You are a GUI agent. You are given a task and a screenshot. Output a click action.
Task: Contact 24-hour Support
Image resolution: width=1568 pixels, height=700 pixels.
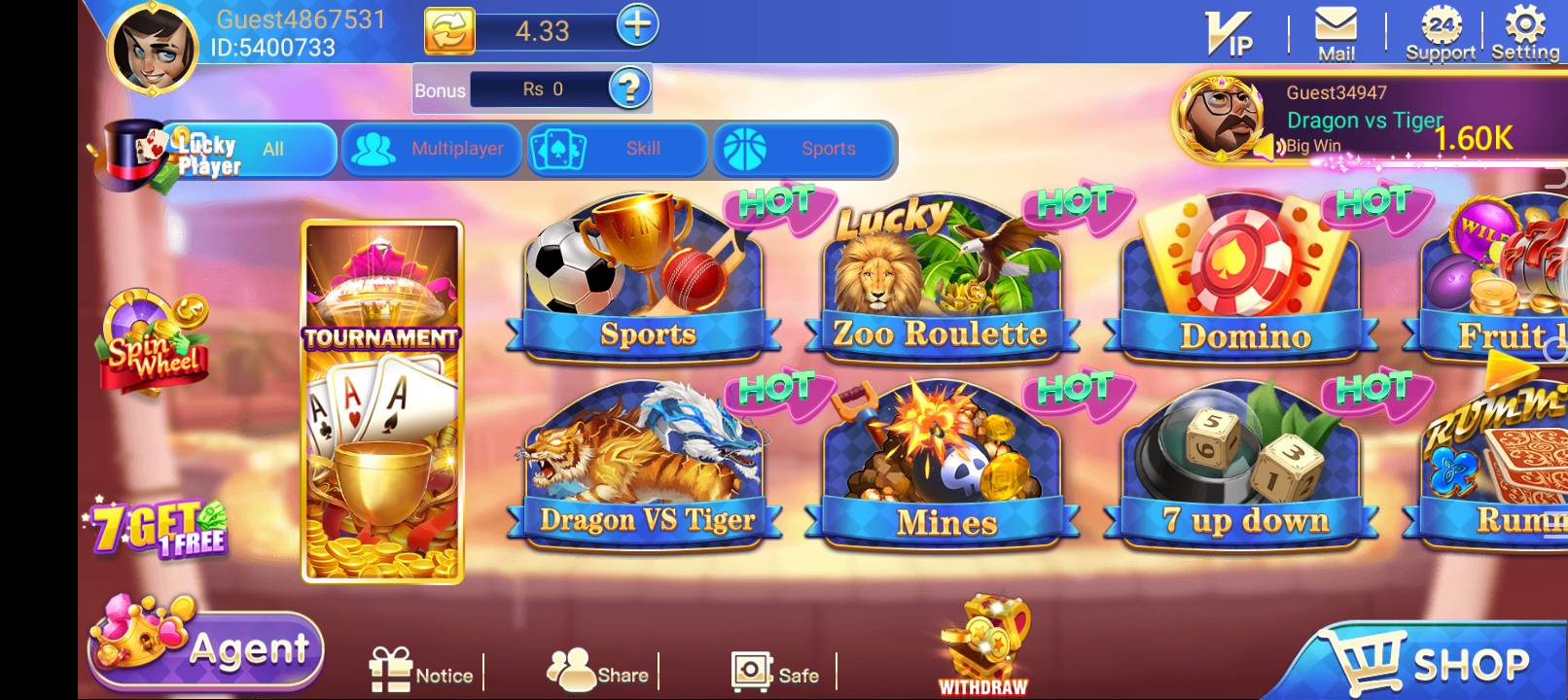[1442, 31]
